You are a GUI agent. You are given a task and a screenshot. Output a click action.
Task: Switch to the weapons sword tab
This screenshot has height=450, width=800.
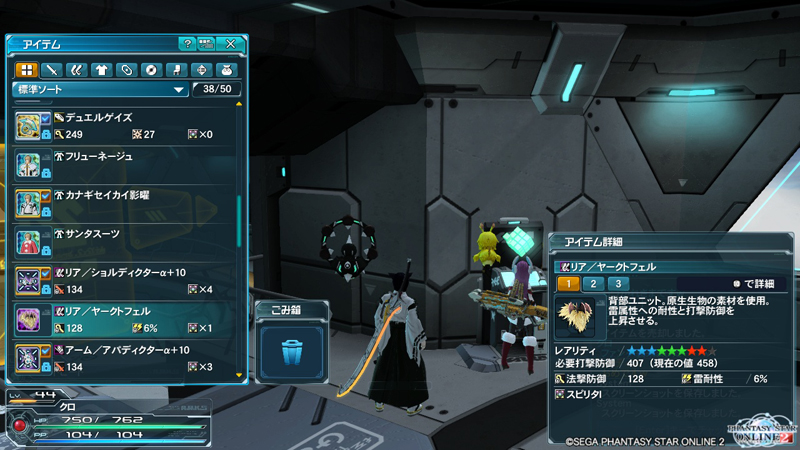click(x=51, y=70)
